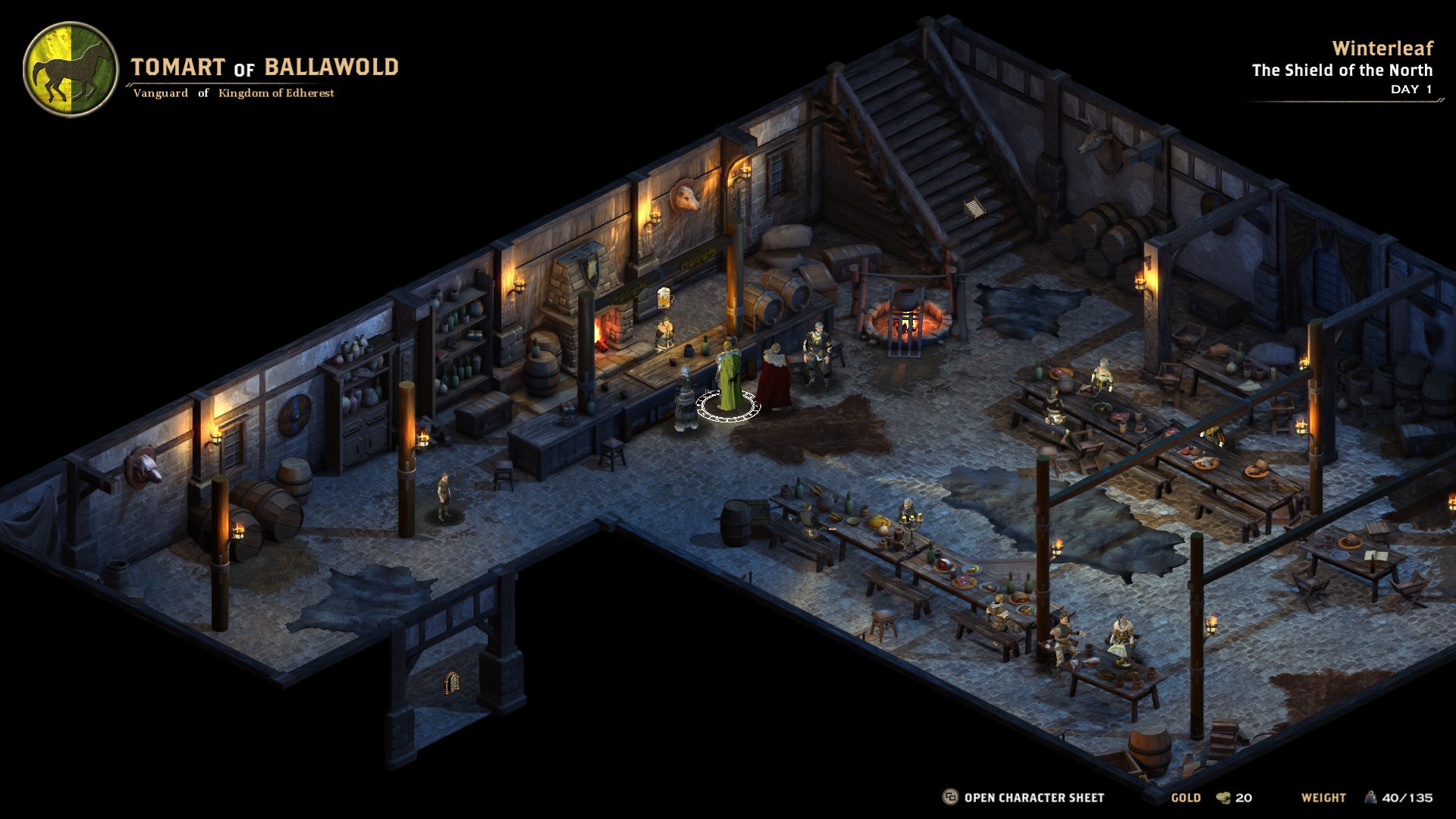Click the character sheet icon in the bottom bar

point(950,797)
